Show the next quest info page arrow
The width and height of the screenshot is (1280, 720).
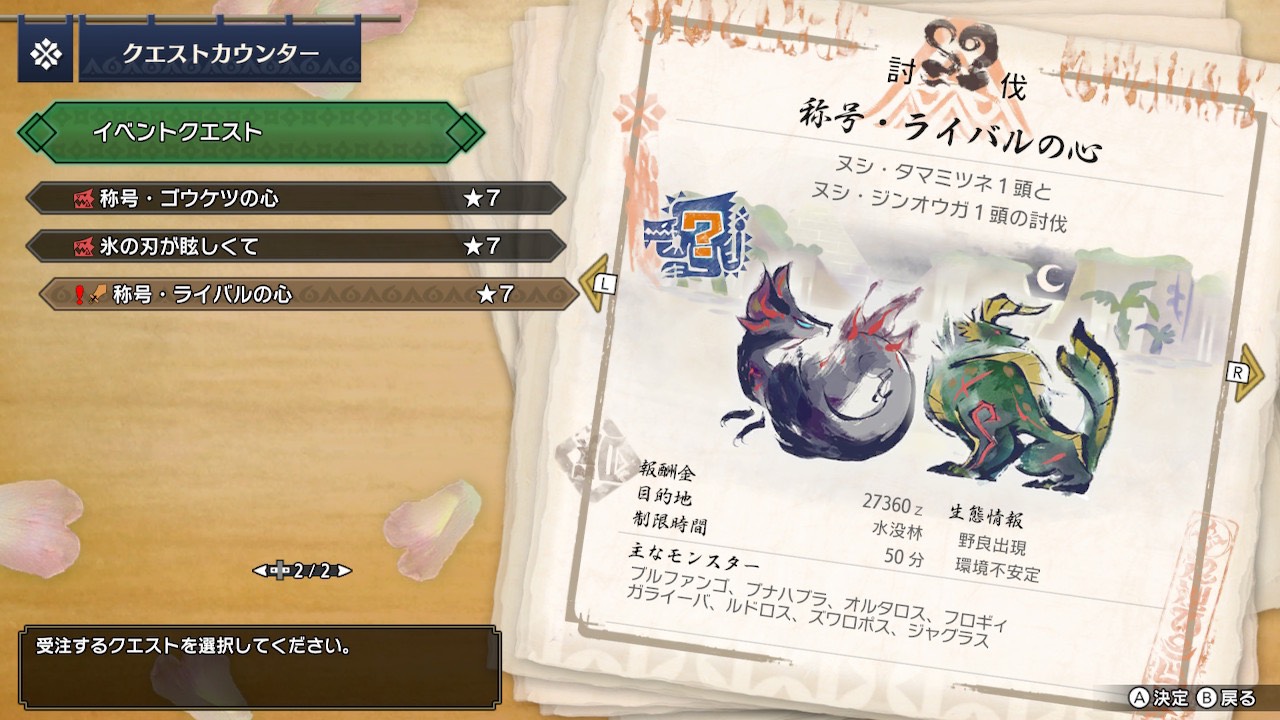pos(1246,372)
